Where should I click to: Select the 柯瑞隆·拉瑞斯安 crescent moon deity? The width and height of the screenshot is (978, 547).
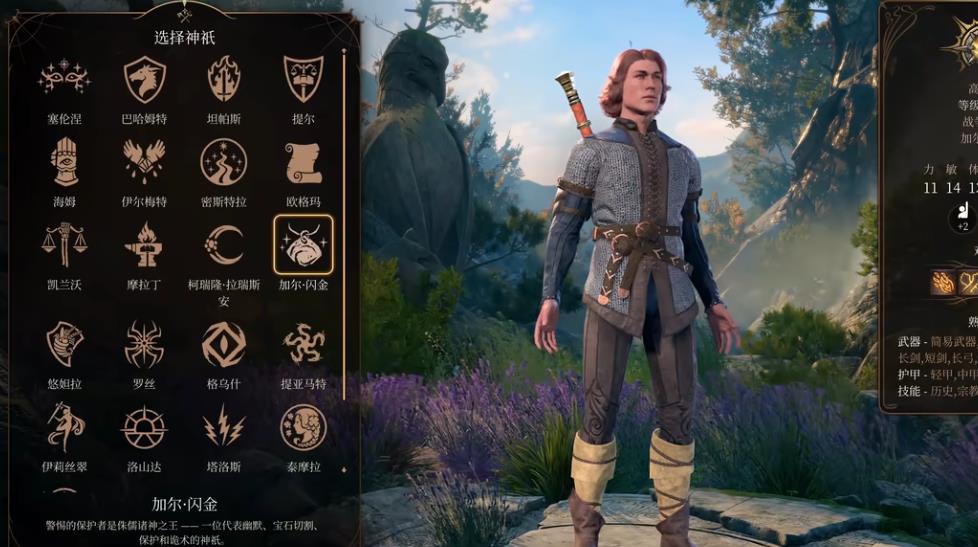223,244
